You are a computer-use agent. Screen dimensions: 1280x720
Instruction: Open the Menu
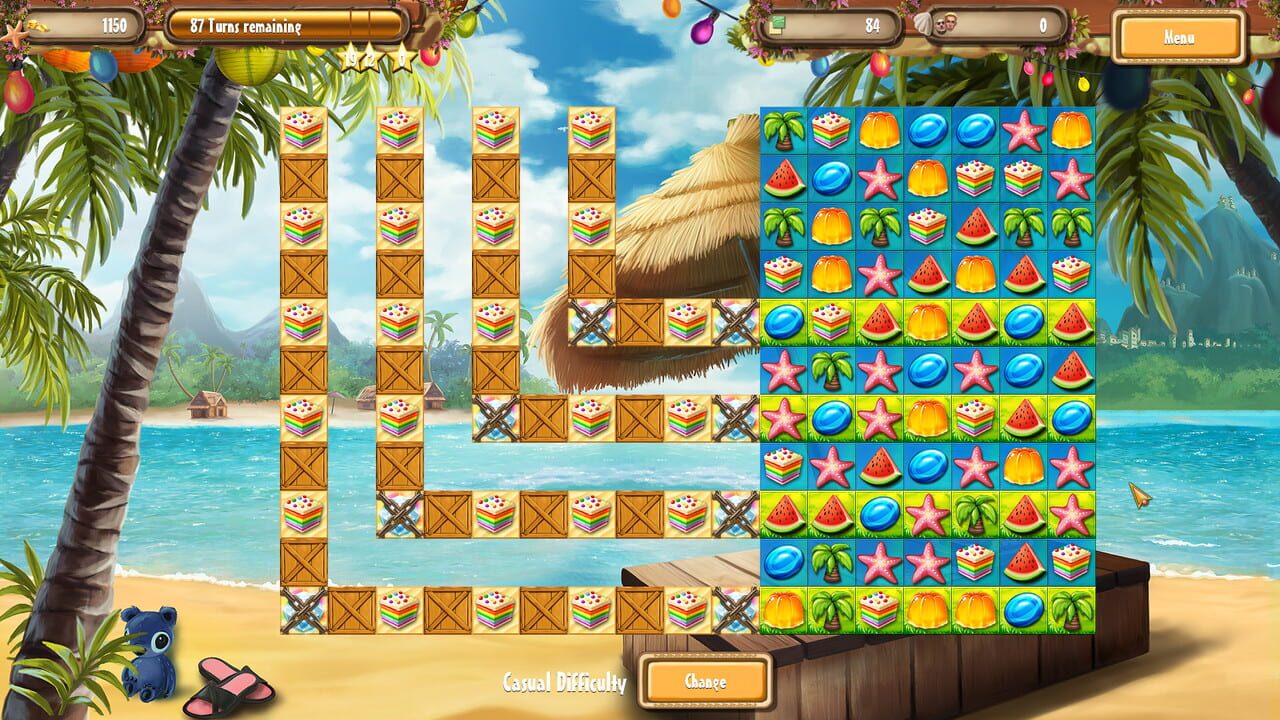1180,37
